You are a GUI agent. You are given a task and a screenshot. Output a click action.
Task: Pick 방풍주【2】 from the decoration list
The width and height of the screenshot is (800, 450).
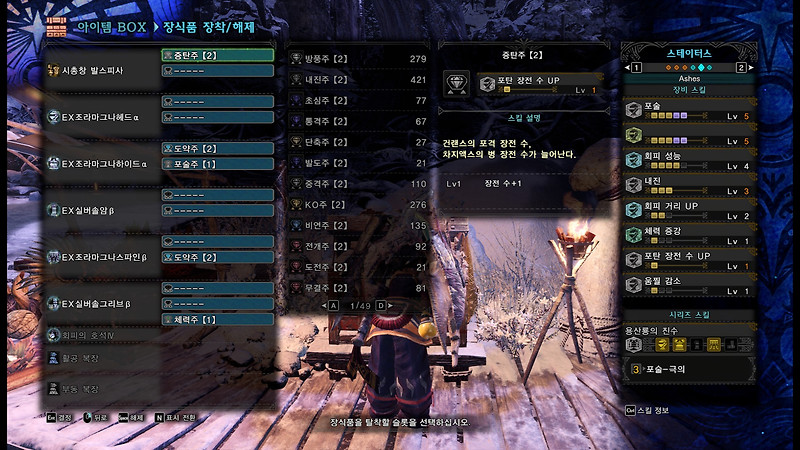[359, 59]
